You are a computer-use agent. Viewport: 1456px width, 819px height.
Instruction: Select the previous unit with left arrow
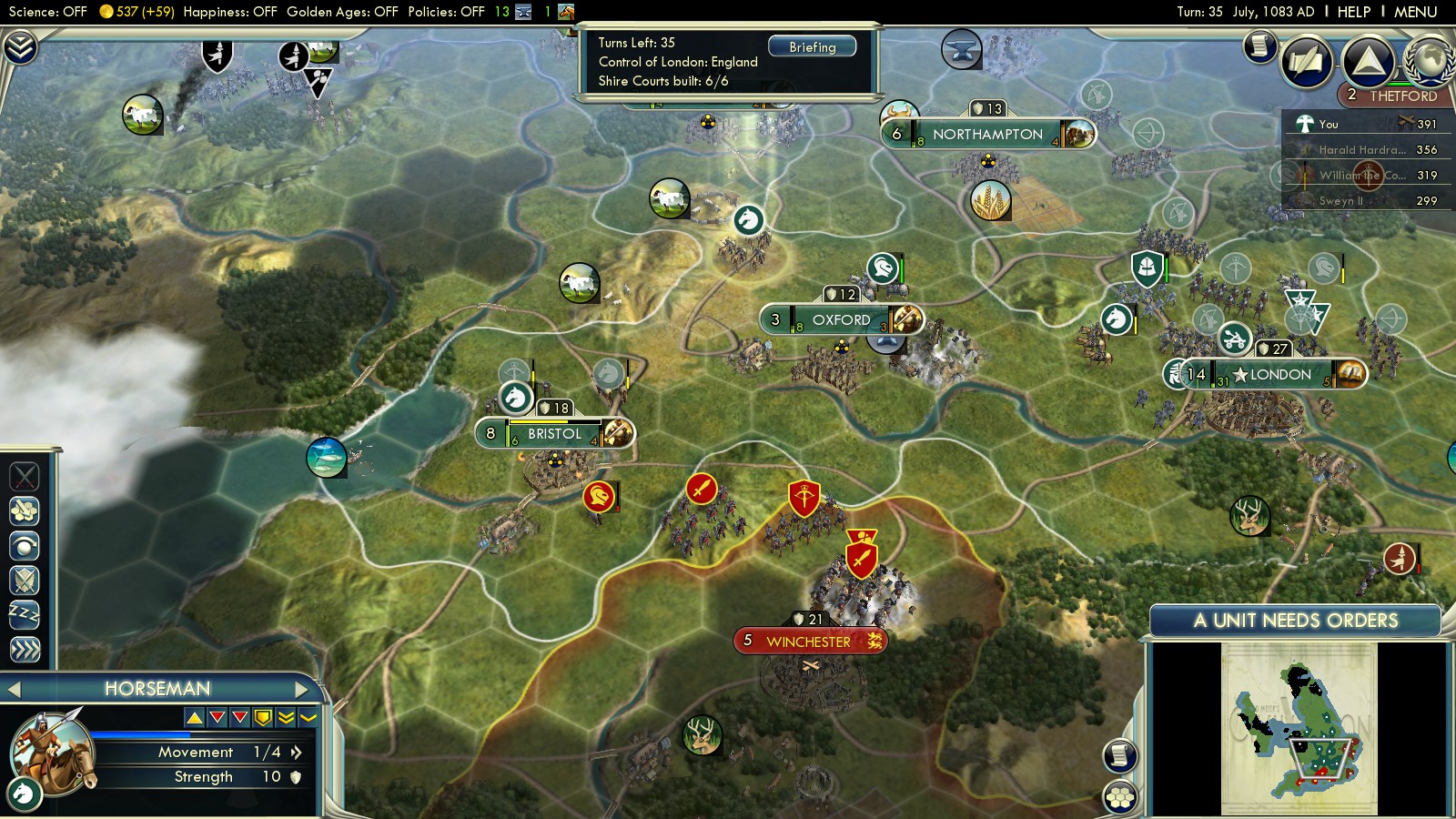pyautogui.click(x=14, y=690)
